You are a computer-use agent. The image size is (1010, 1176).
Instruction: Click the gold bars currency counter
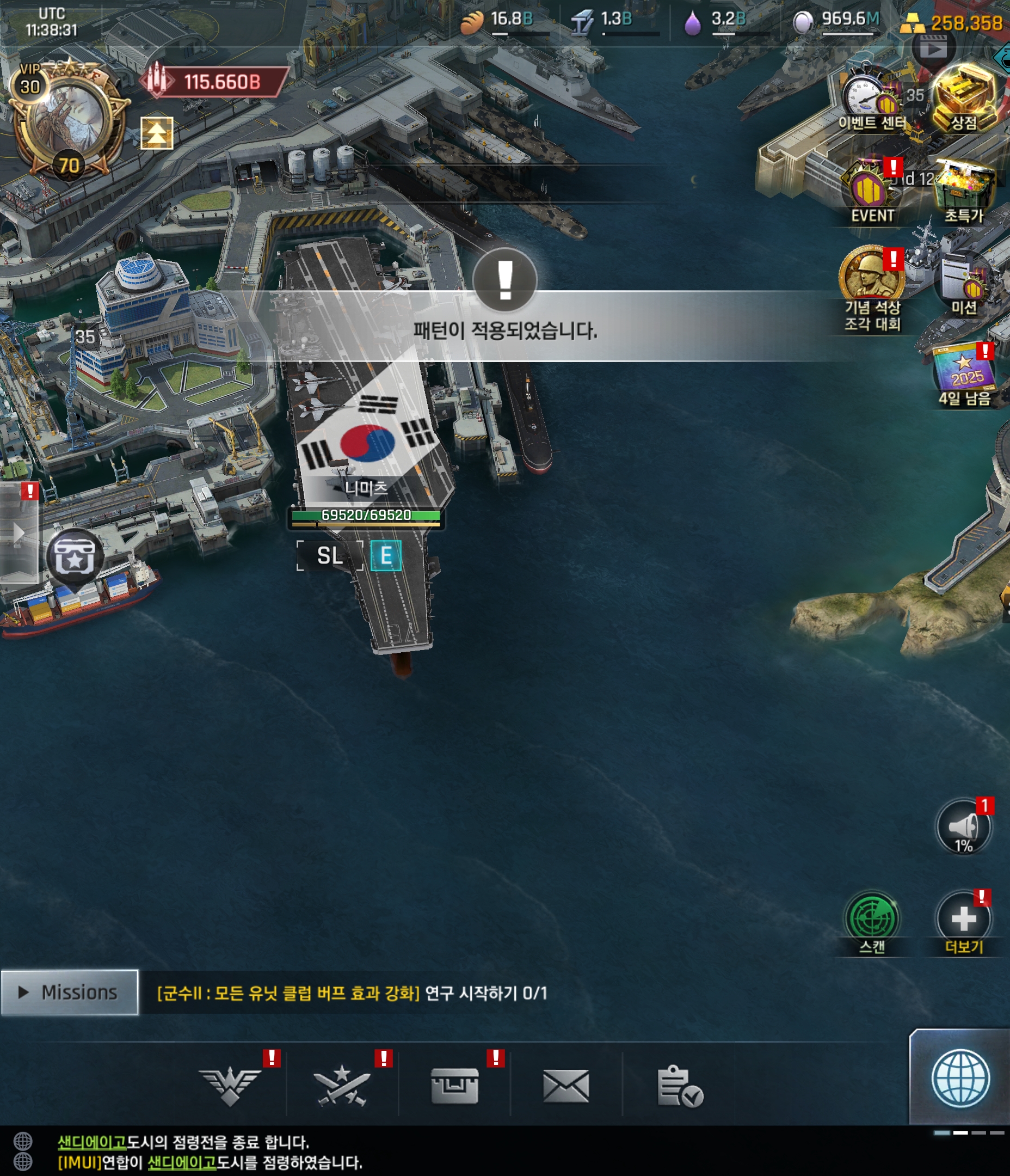click(x=953, y=23)
